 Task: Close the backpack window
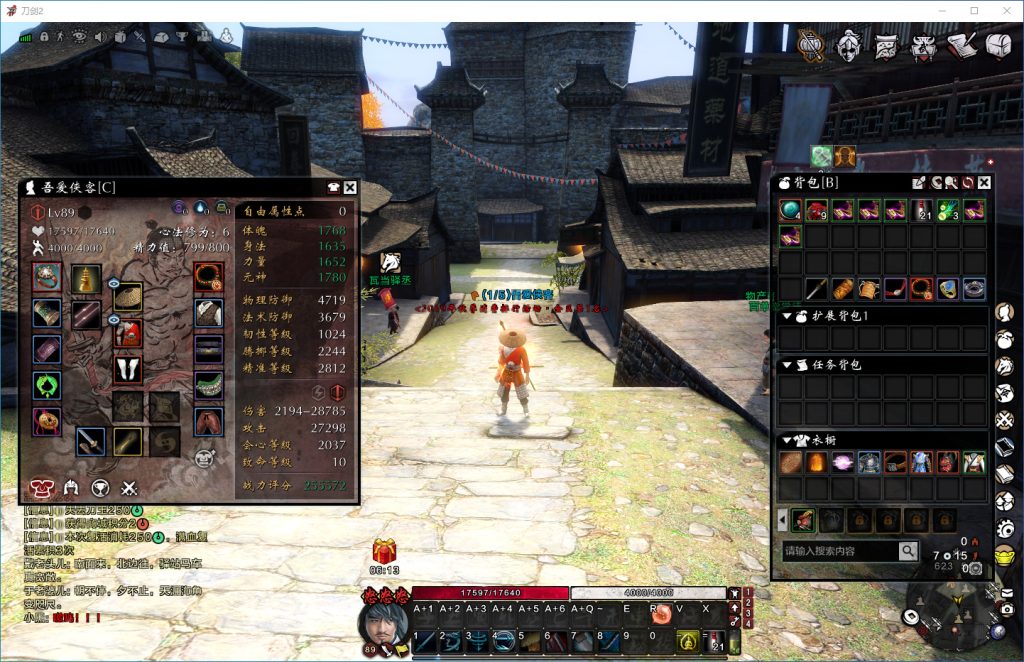point(984,183)
